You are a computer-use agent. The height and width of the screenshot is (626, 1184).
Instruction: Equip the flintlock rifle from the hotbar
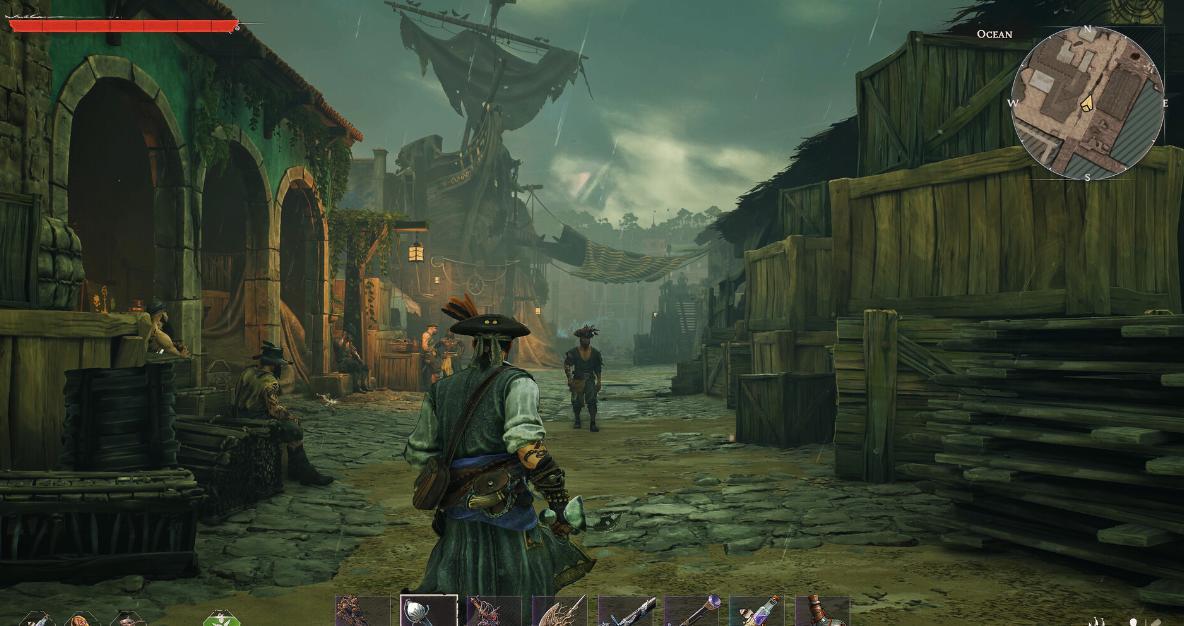point(626,612)
